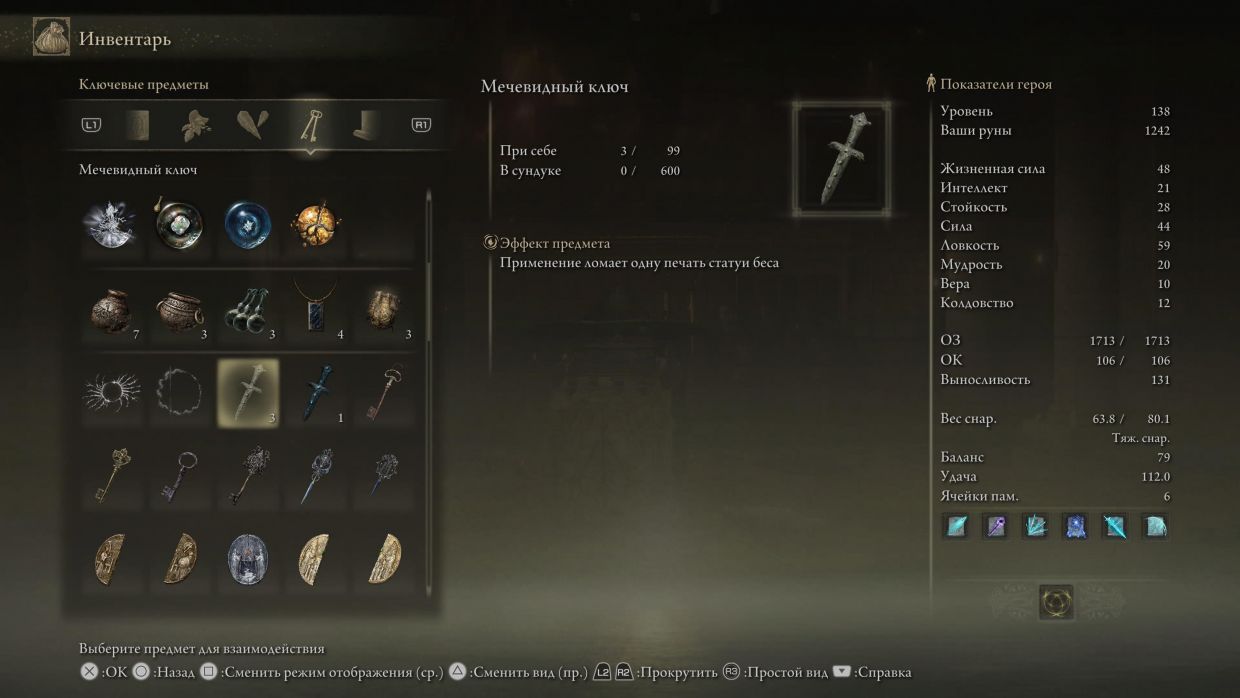1240x698 pixels.
Task: Switch to the stone shards tab
Action: 252,125
